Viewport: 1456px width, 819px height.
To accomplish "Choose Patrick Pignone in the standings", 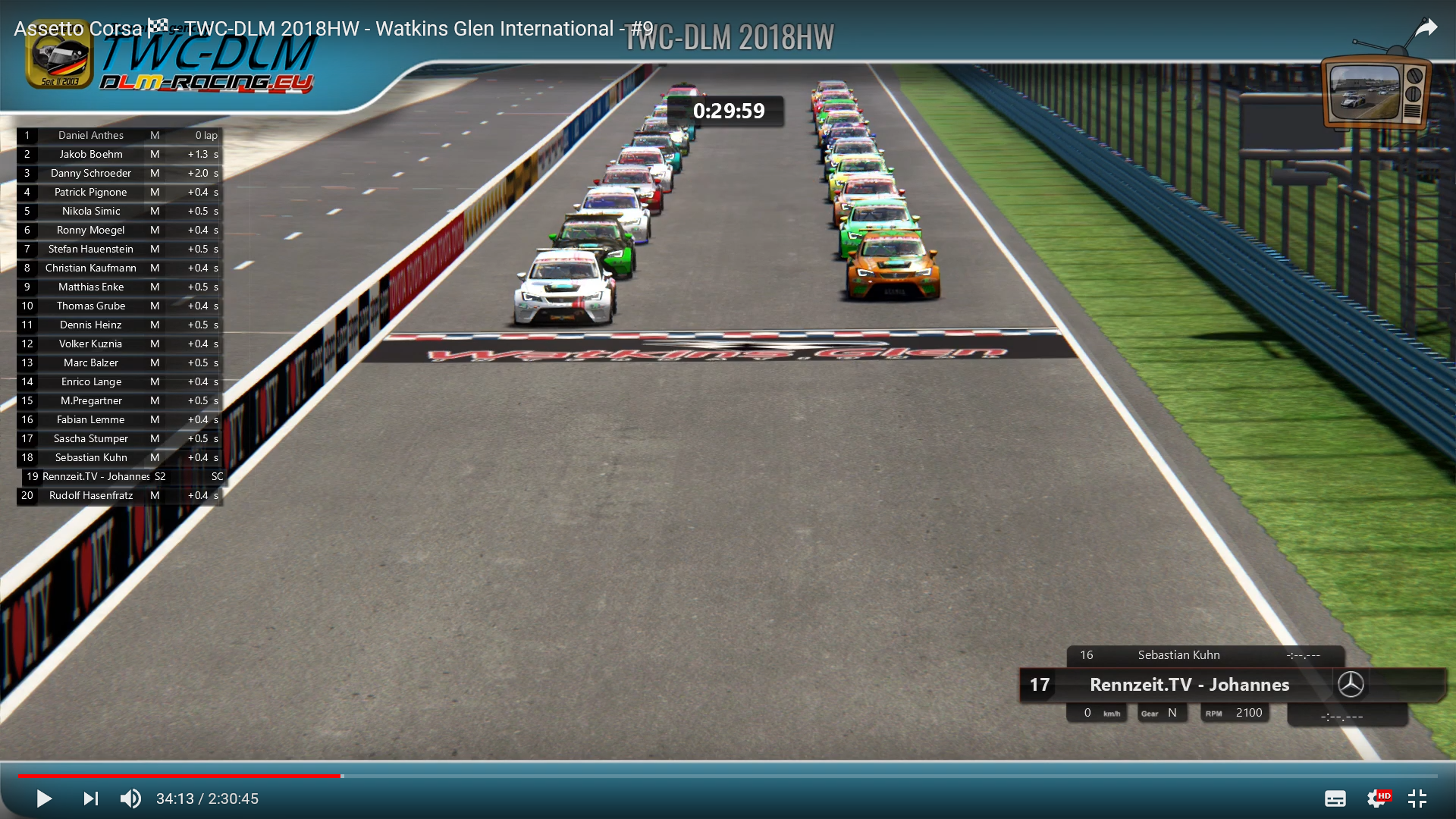I will 91,193.
